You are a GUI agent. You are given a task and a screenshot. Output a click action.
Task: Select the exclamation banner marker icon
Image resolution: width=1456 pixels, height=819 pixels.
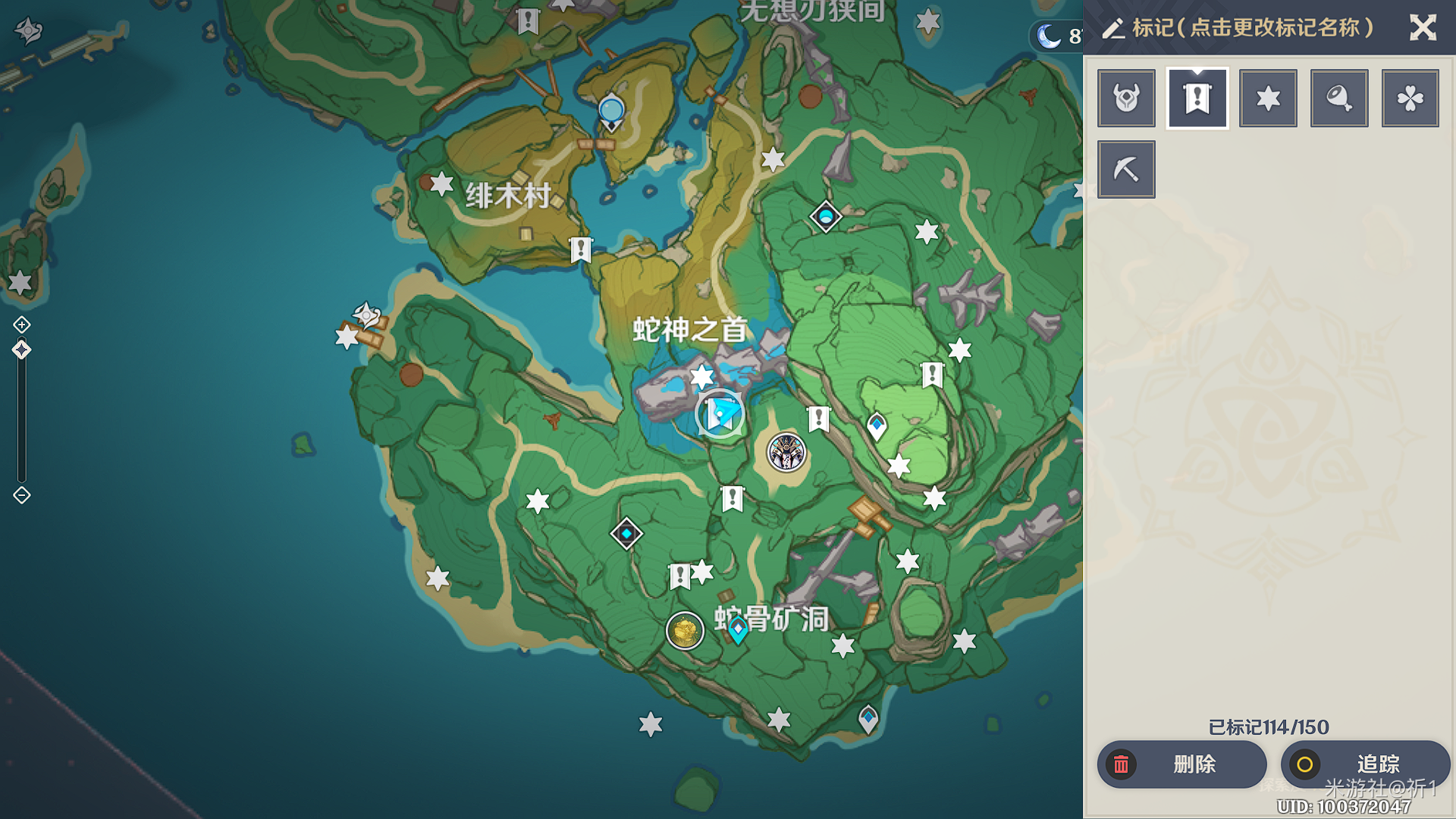(1197, 99)
